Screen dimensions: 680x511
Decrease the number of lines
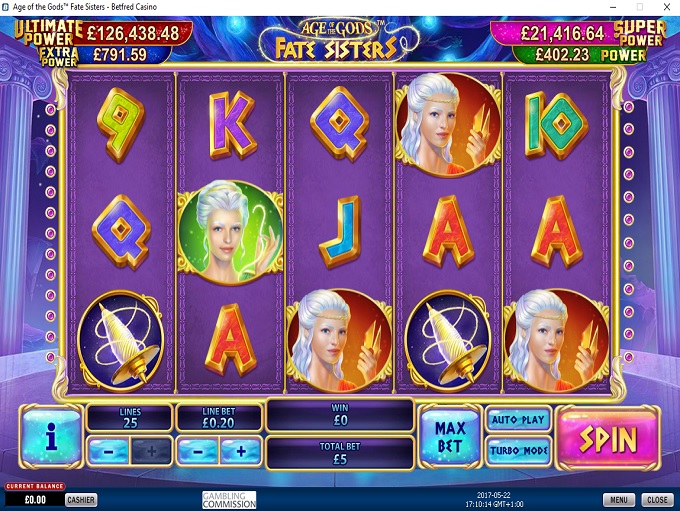point(108,451)
